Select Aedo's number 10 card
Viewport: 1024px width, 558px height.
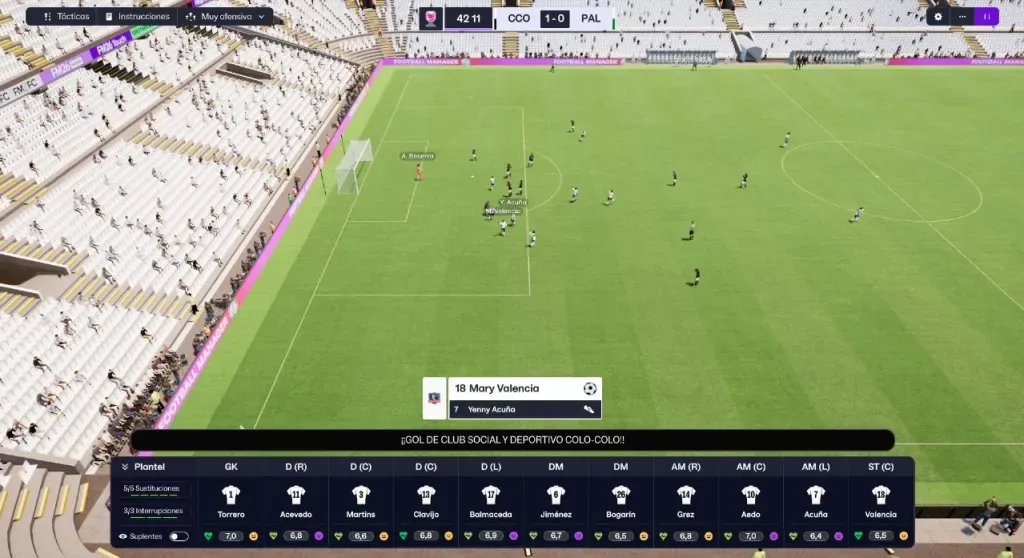pyautogui.click(x=751, y=503)
